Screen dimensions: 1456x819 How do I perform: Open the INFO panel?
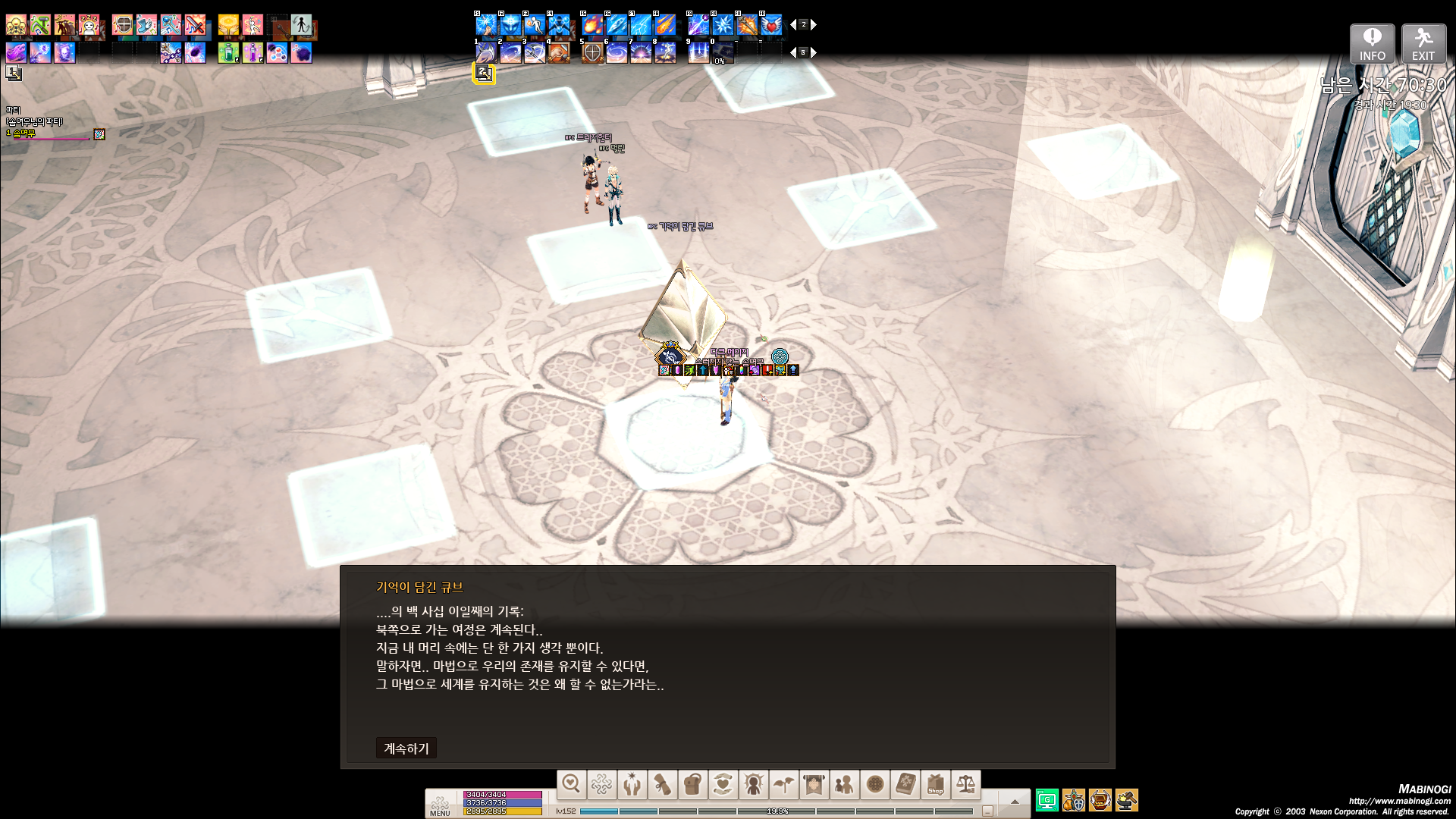[x=1372, y=44]
